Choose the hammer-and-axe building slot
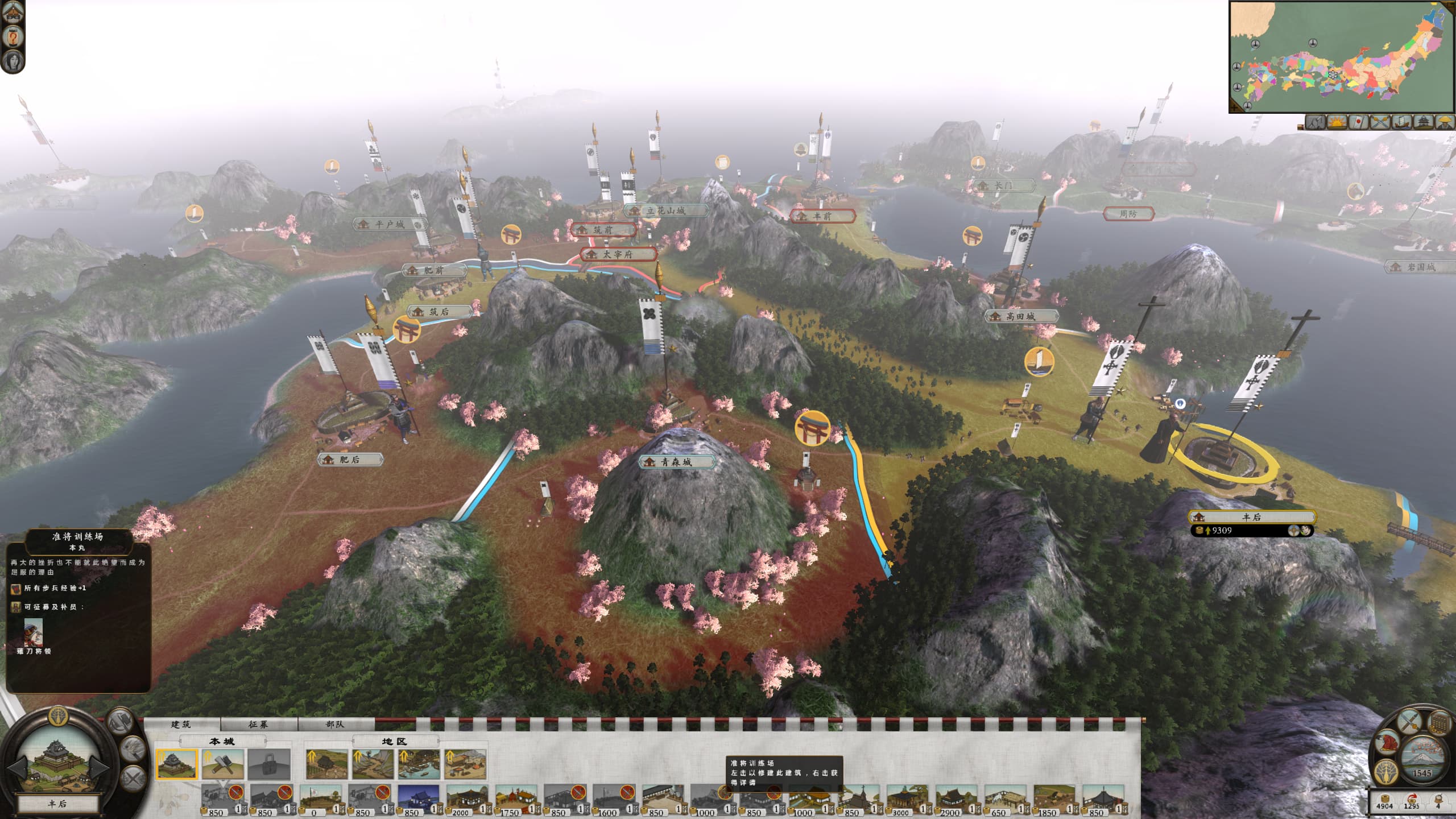This screenshot has height=819, width=1456. coord(223,764)
